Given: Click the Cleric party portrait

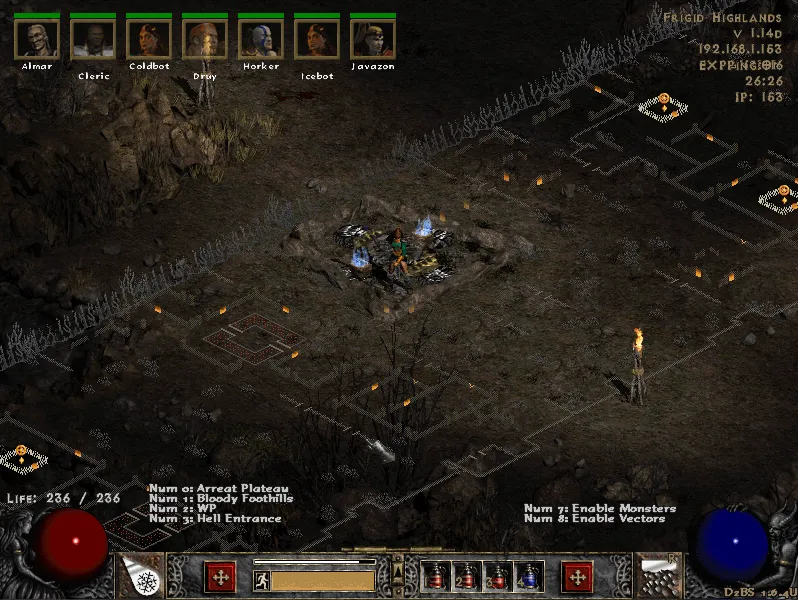Looking at the screenshot, I should [x=93, y=38].
